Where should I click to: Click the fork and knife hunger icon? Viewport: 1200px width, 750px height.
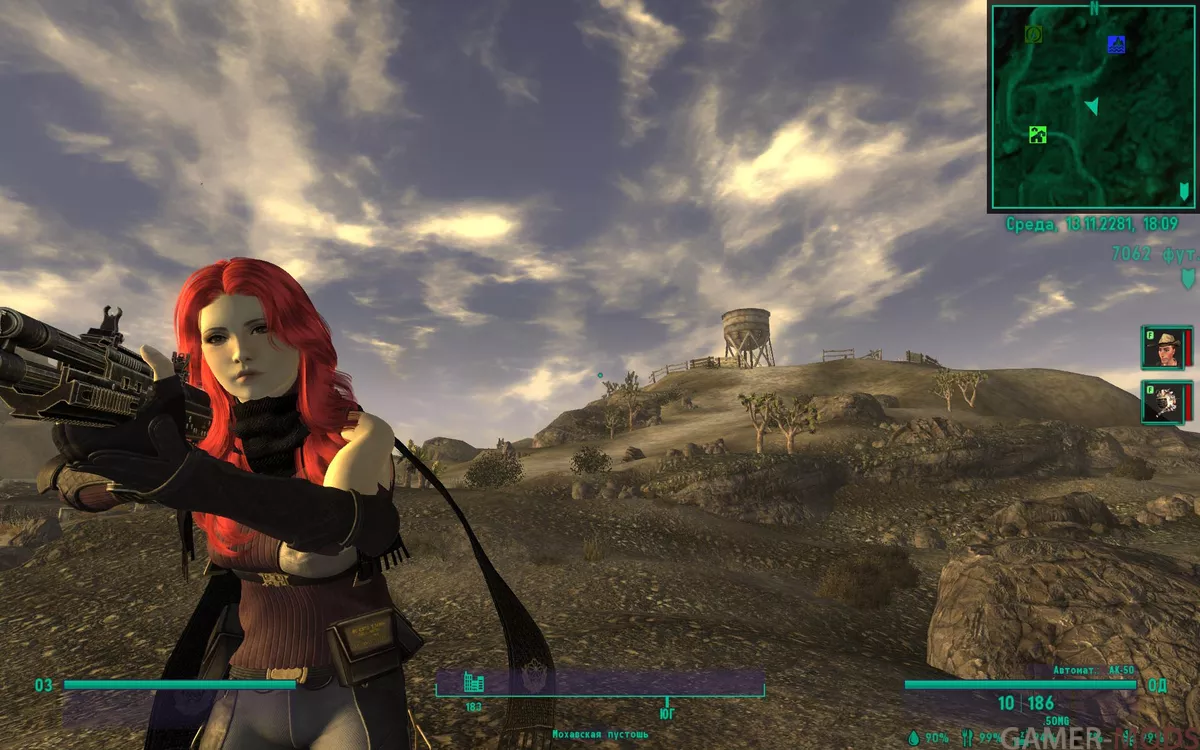coord(966,737)
